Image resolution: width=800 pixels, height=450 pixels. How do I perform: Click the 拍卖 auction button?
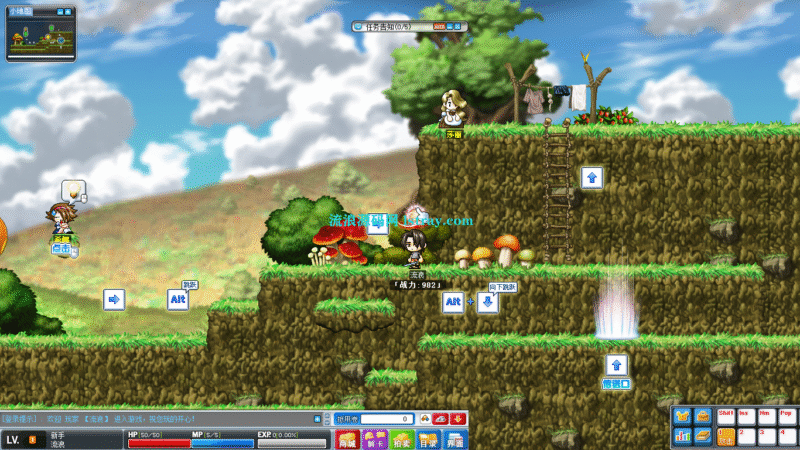coord(402,440)
